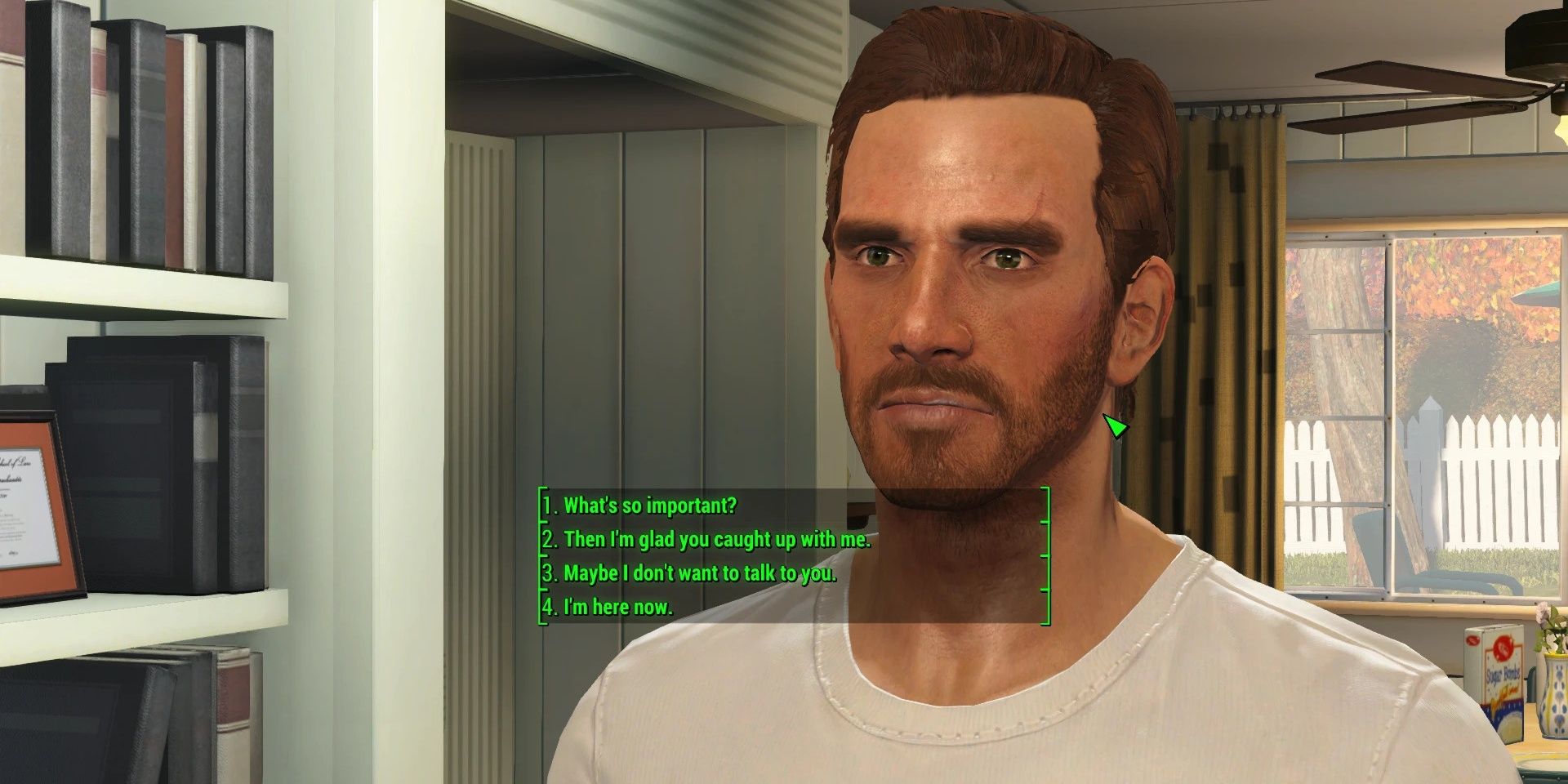1568x784 pixels.
Task: Click the number 4 beside the last response
Action: [x=550, y=607]
